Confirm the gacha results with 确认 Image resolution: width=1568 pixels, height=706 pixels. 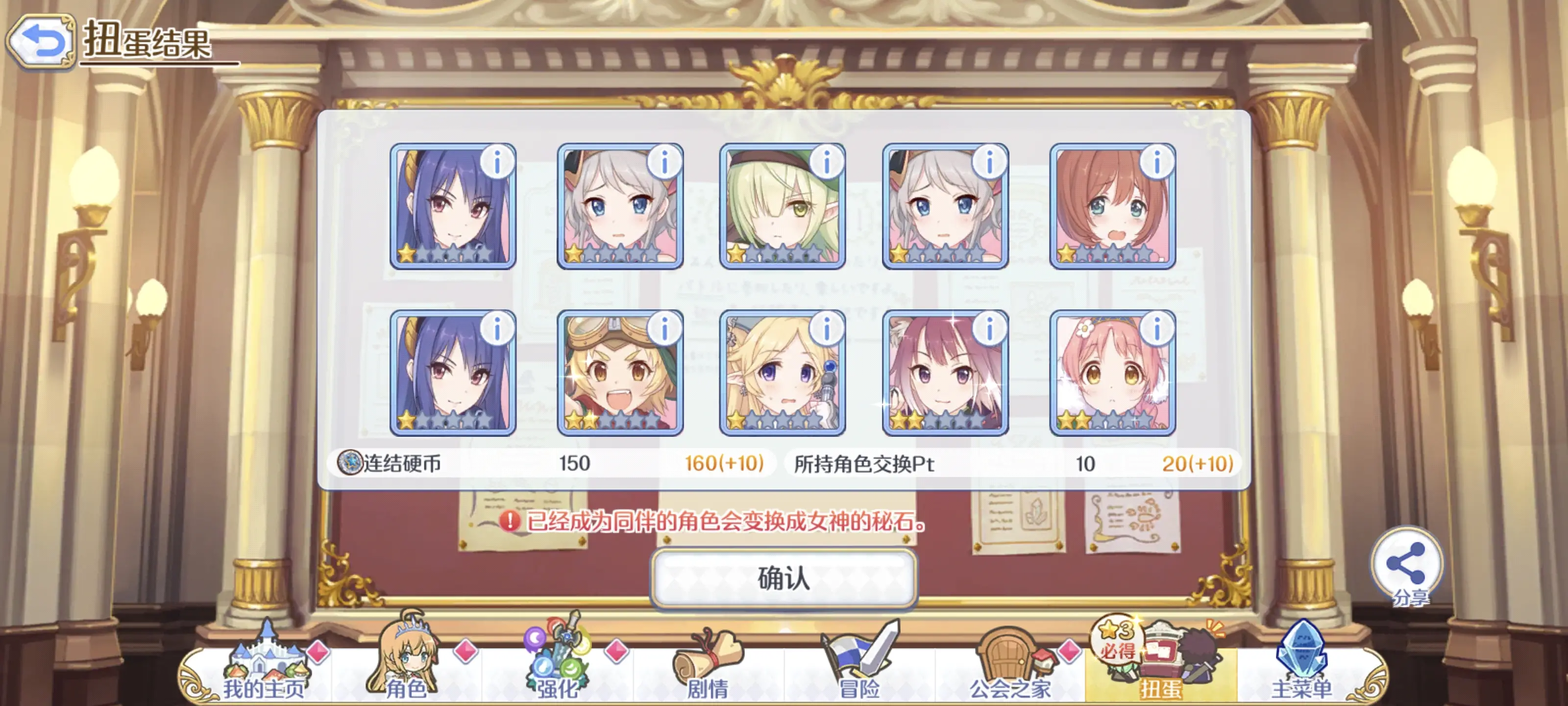point(784,578)
